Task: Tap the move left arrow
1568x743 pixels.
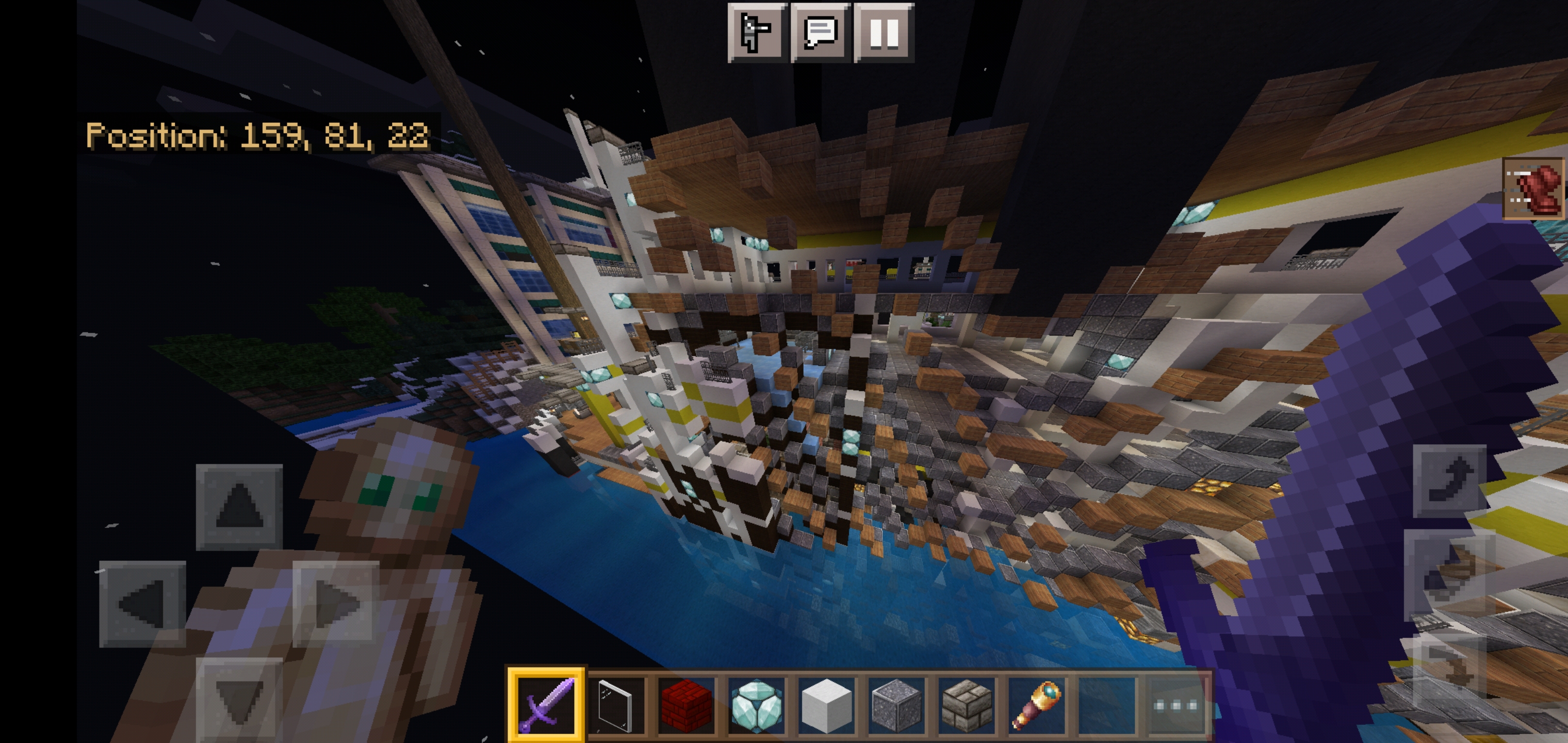Action: 142,604
